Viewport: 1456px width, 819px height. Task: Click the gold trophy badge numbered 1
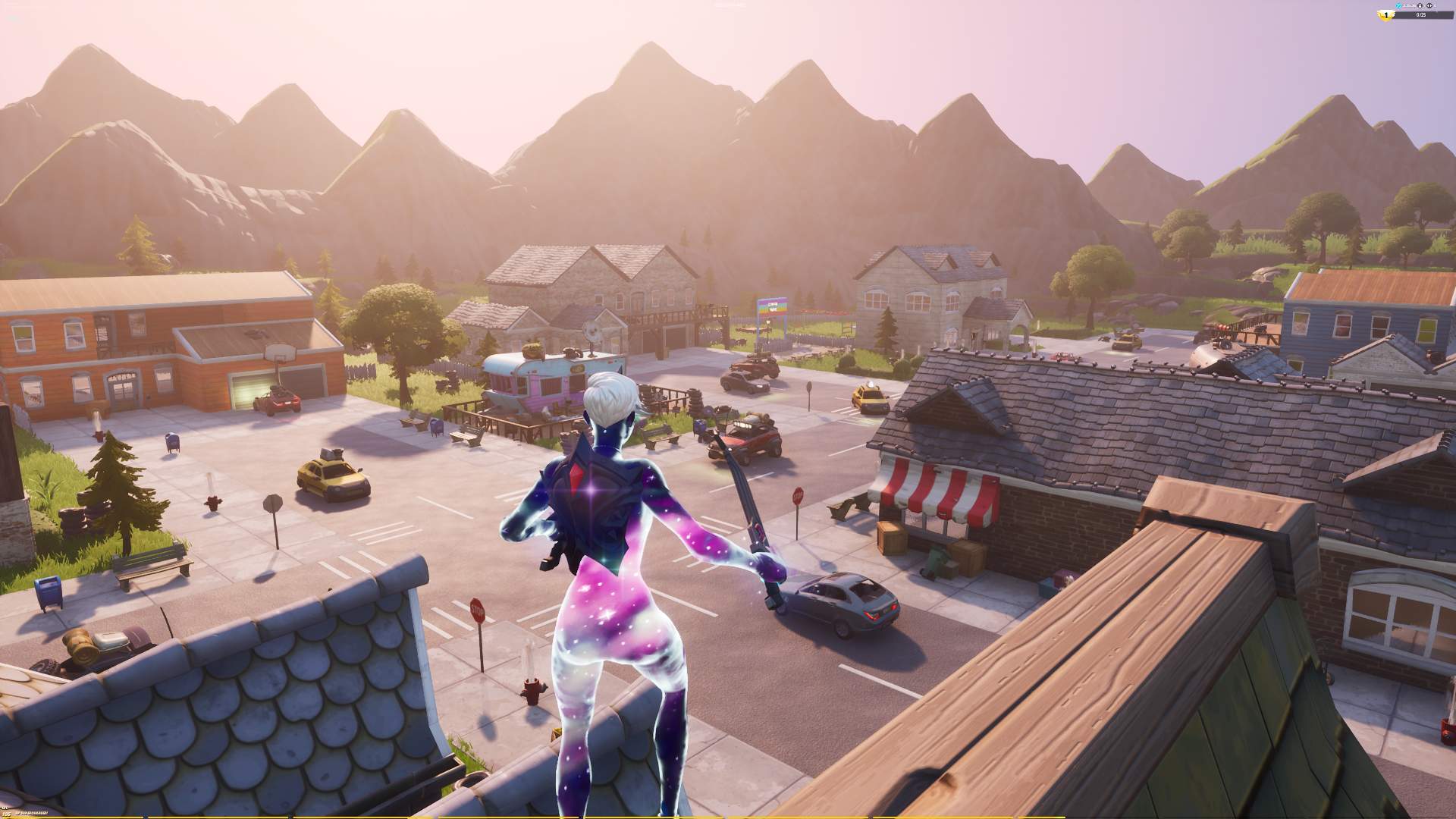[x=1386, y=15]
